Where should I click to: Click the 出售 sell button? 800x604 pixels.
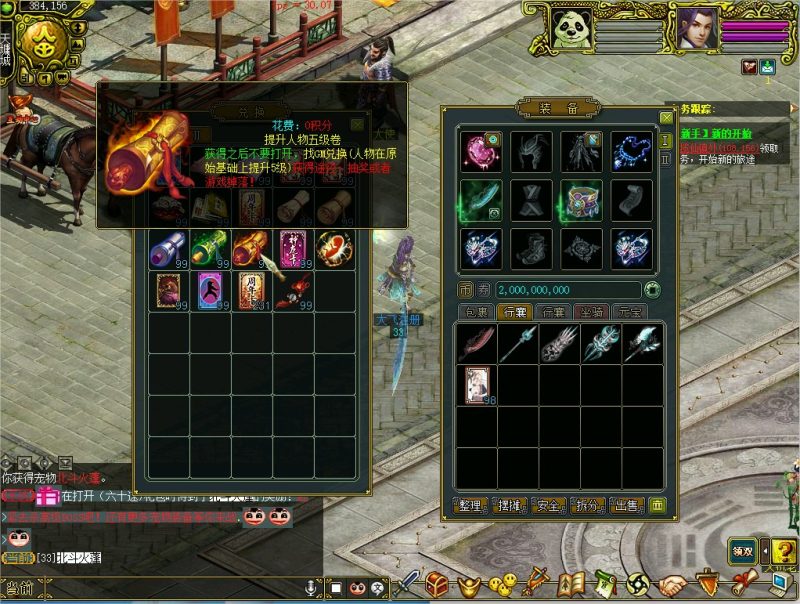point(626,505)
